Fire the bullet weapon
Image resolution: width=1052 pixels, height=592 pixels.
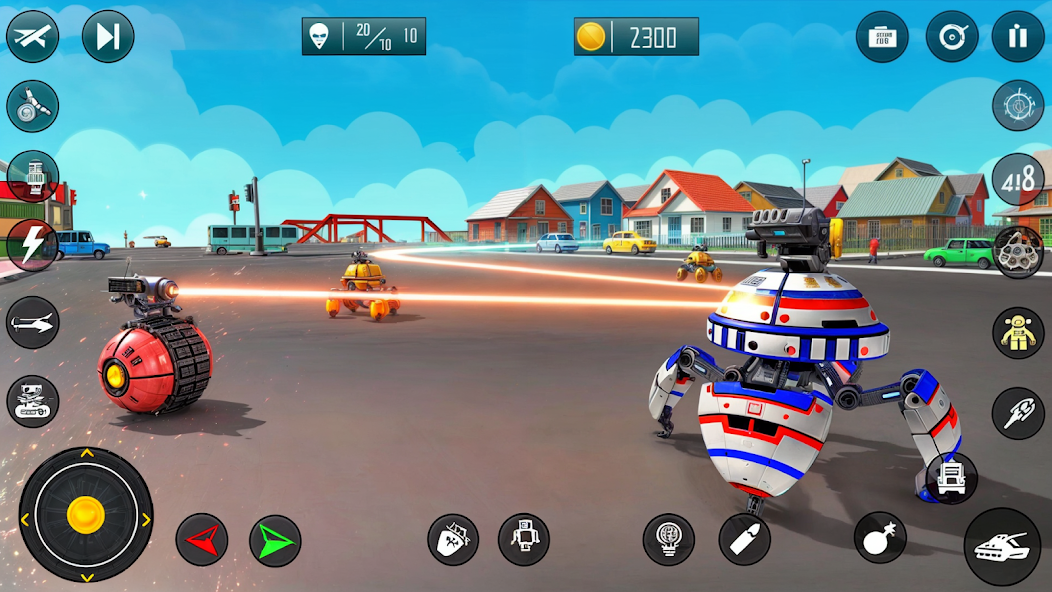point(745,540)
